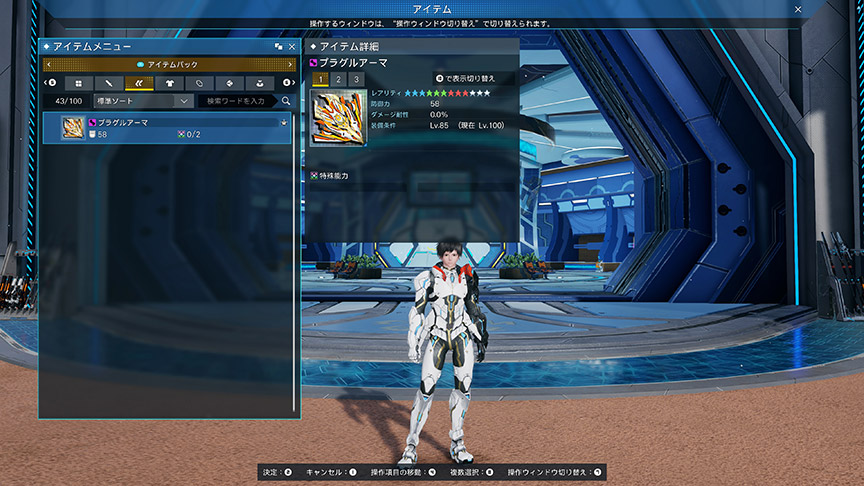Image resolution: width=864 pixels, height=486 pixels.
Task: Open the last category tab with bowl icon
Action: point(260,82)
